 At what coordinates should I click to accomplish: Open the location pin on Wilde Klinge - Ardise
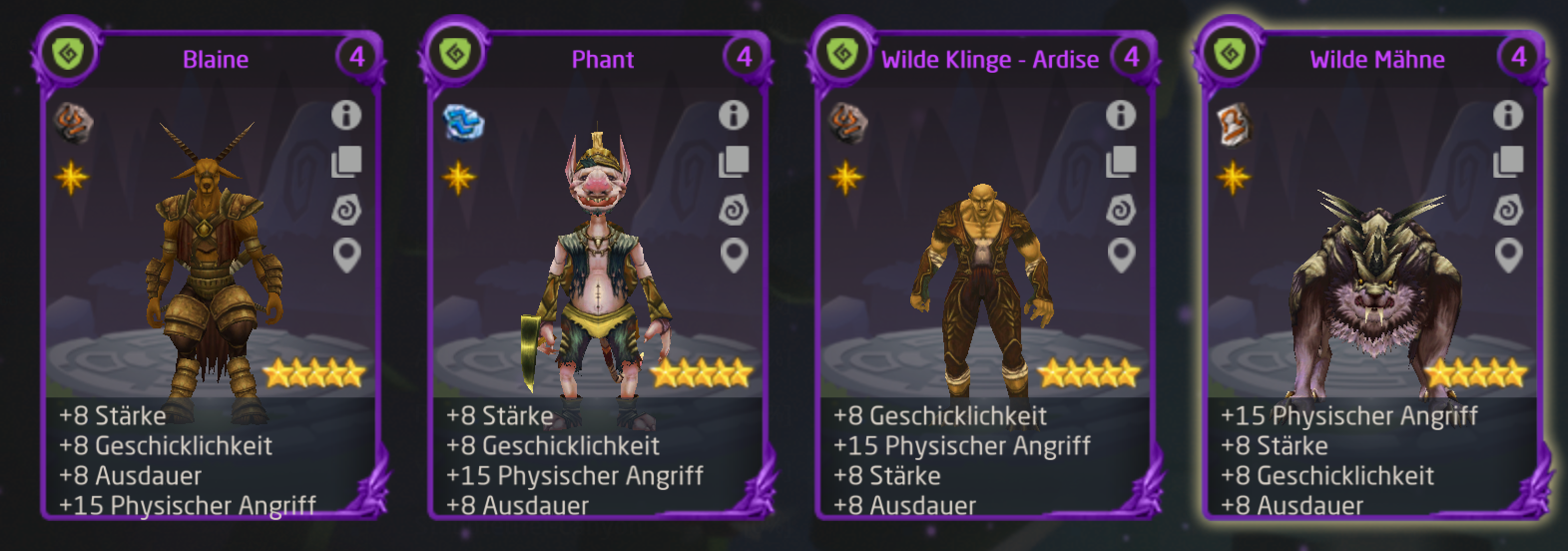click(x=1121, y=256)
